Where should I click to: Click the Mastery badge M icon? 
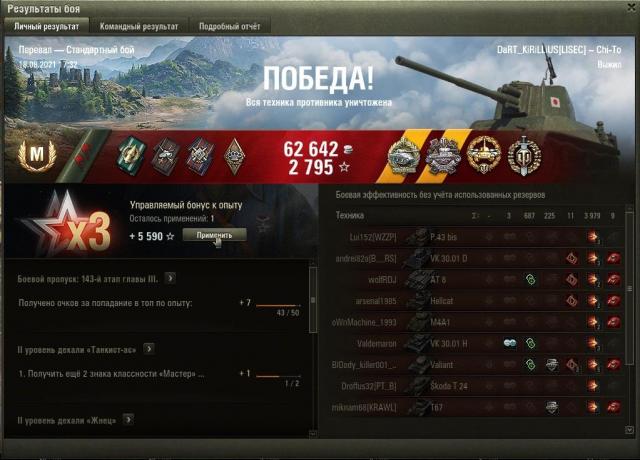[x=31, y=154]
